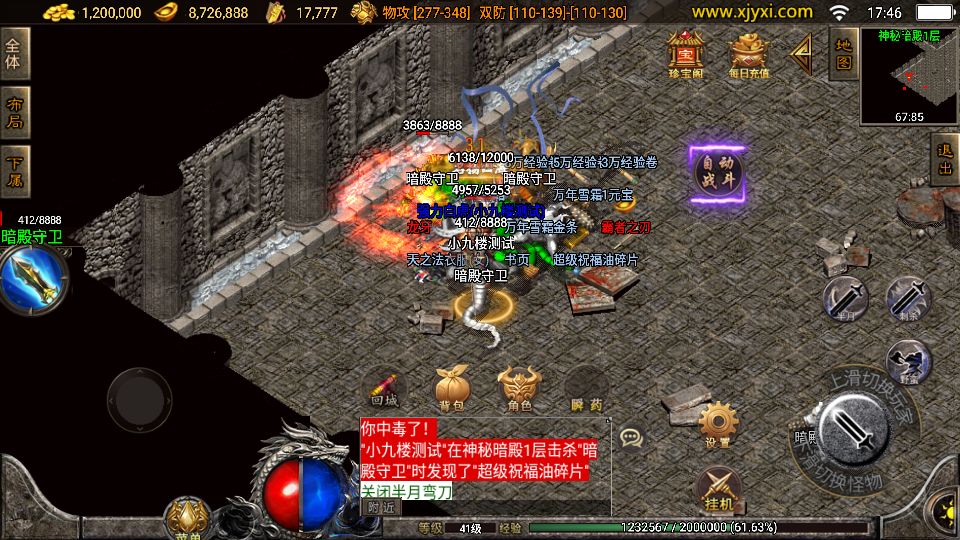Open the 设置 settings gear
Viewport: 960px width, 540px height.
(x=718, y=424)
